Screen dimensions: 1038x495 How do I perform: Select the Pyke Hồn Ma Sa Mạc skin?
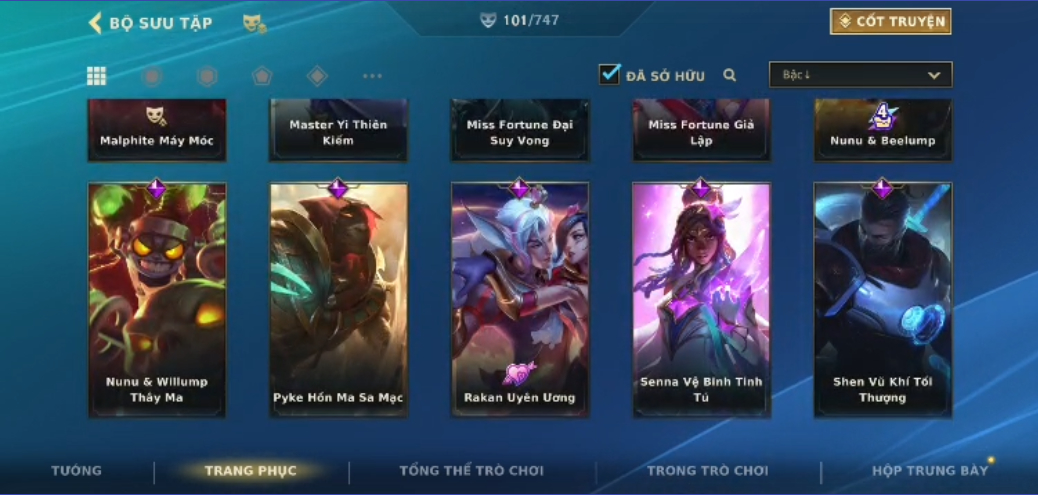tap(338, 299)
